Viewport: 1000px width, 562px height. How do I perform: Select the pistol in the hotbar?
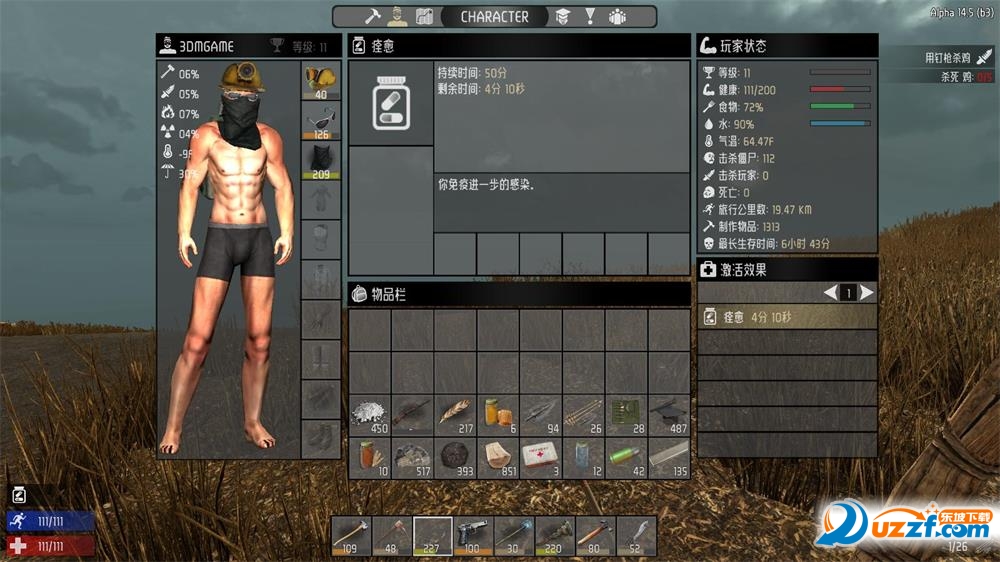(473, 535)
